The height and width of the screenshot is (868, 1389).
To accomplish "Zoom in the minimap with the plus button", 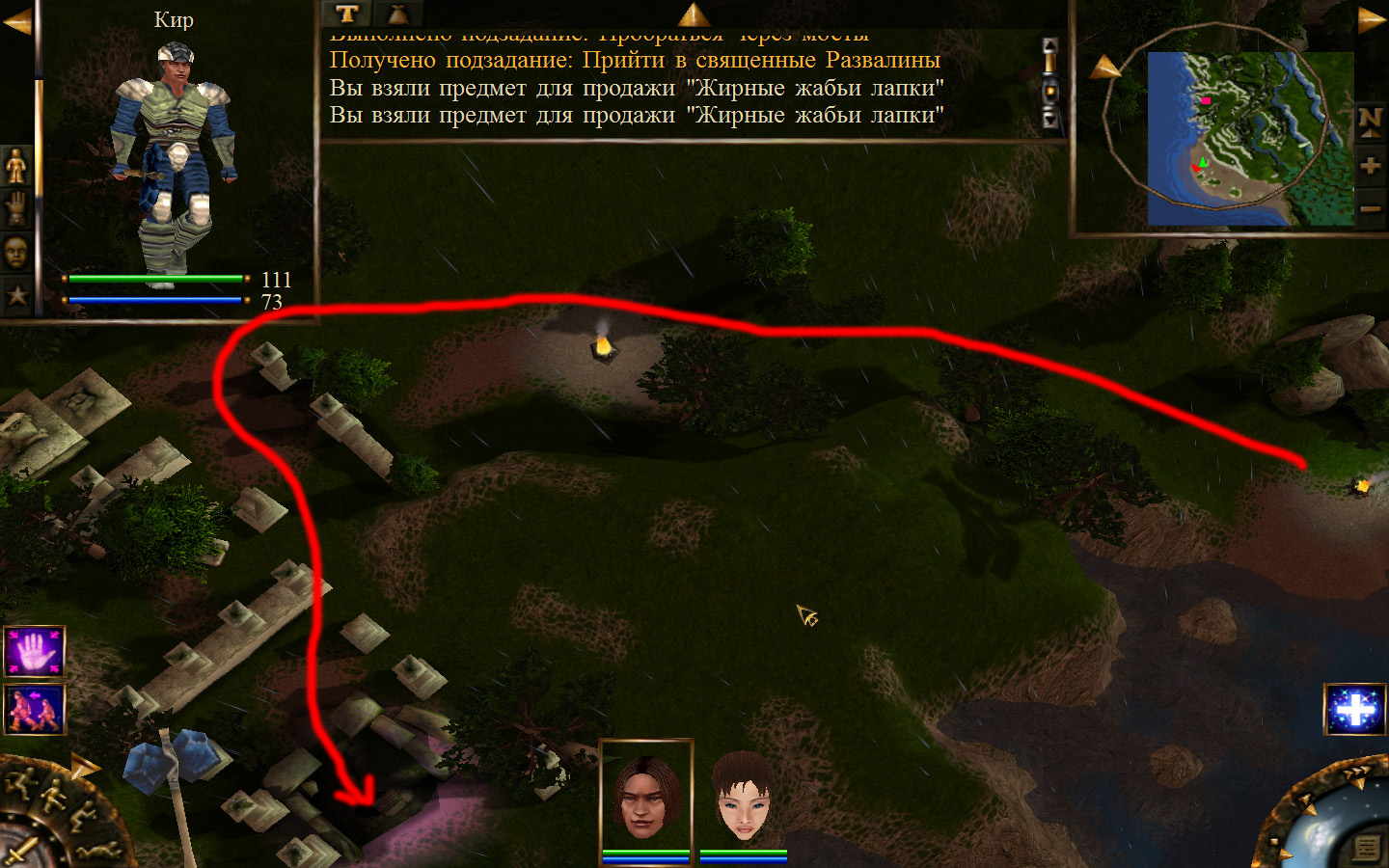I will point(1370,166).
